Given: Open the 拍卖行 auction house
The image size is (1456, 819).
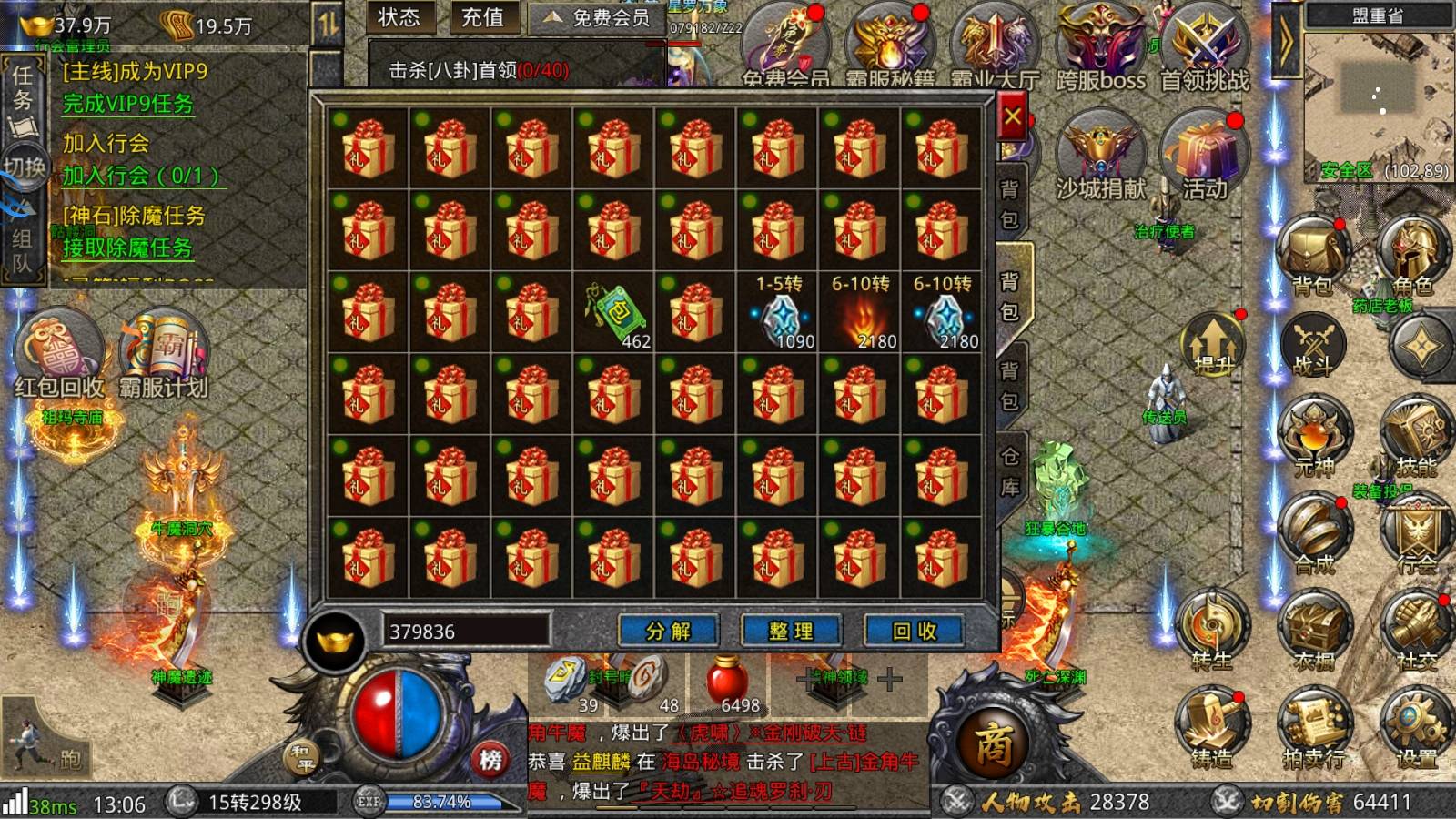Looking at the screenshot, I should [1313, 730].
